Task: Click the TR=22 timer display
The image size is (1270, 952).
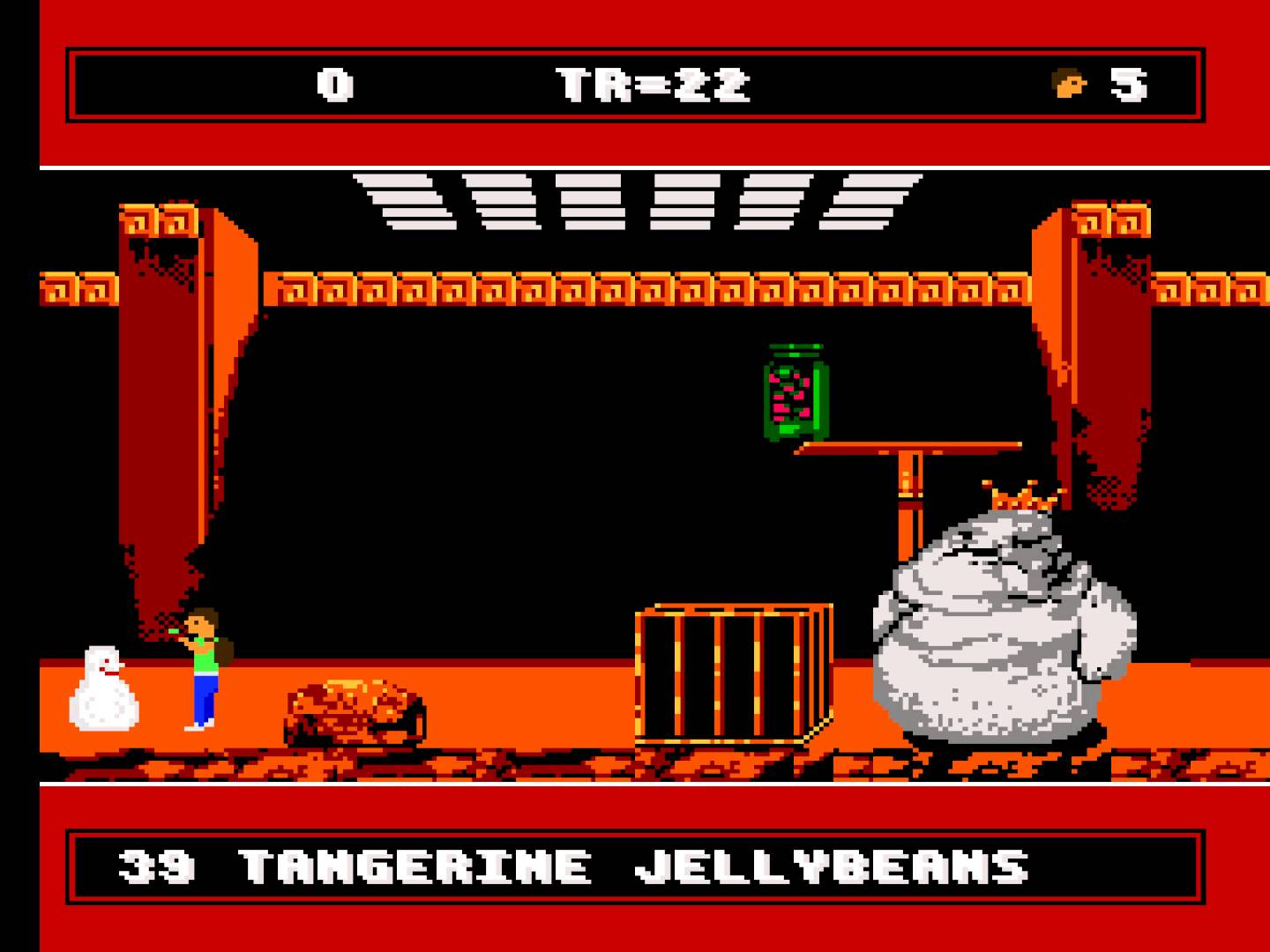Action: pyautogui.click(x=653, y=84)
